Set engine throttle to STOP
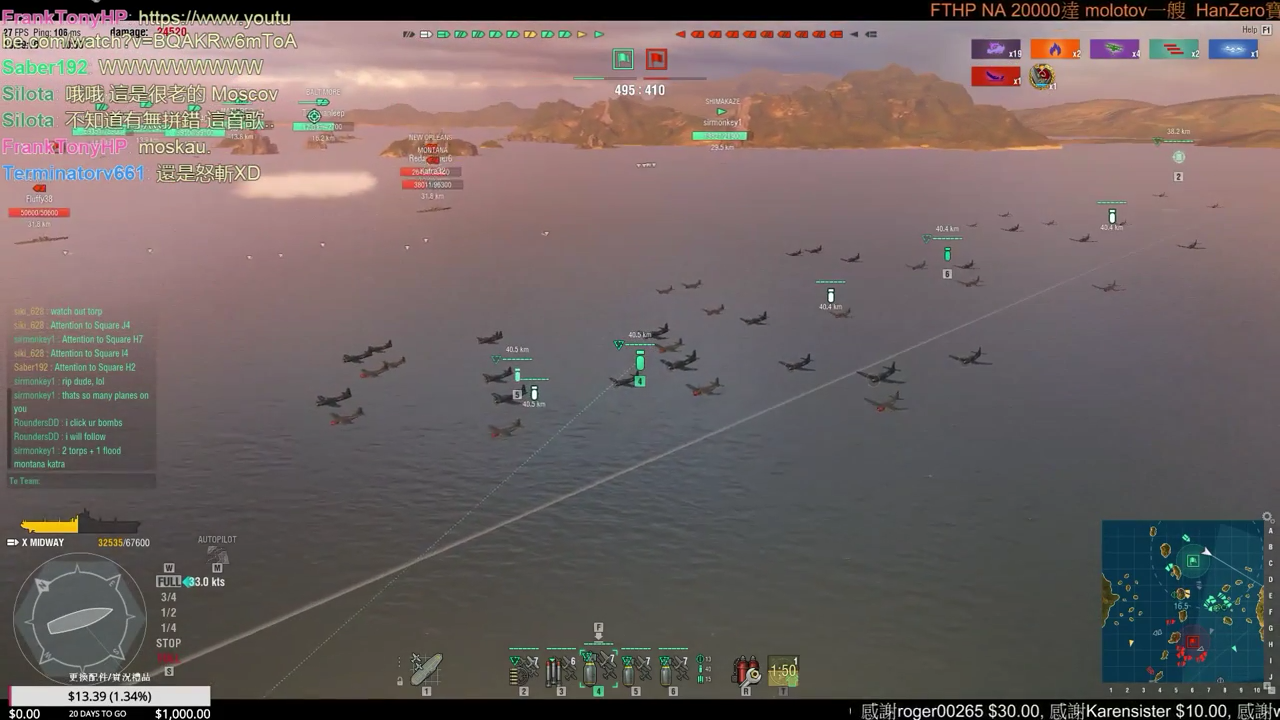Image resolution: width=1280 pixels, height=720 pixels. click(x=168, y=644)
